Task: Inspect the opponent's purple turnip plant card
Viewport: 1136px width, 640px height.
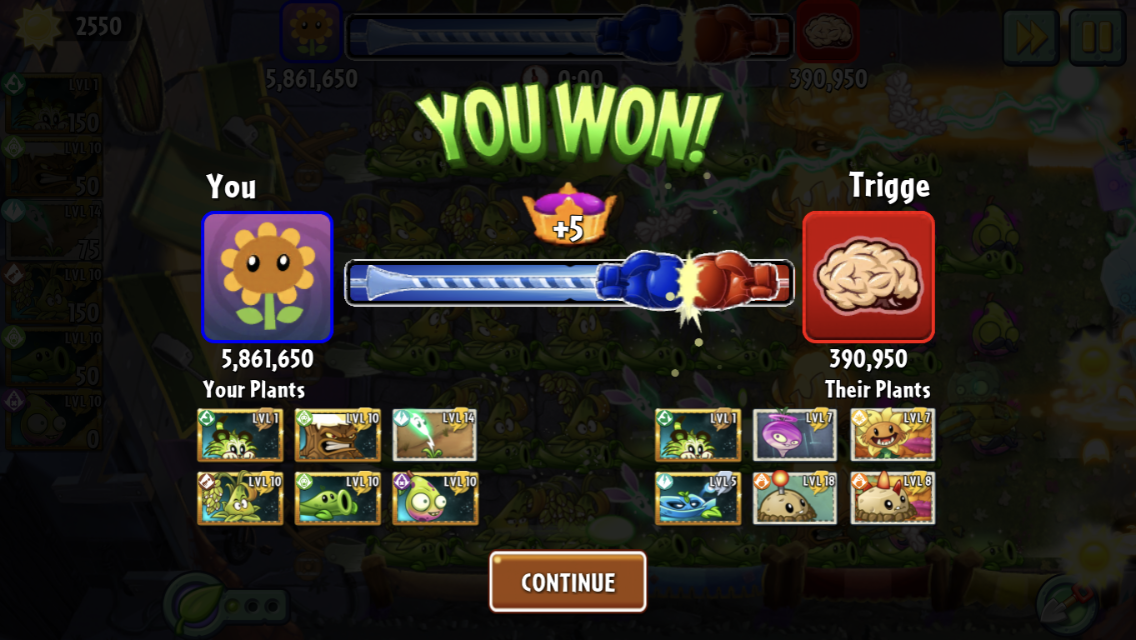Action: (x=795, y=435)
